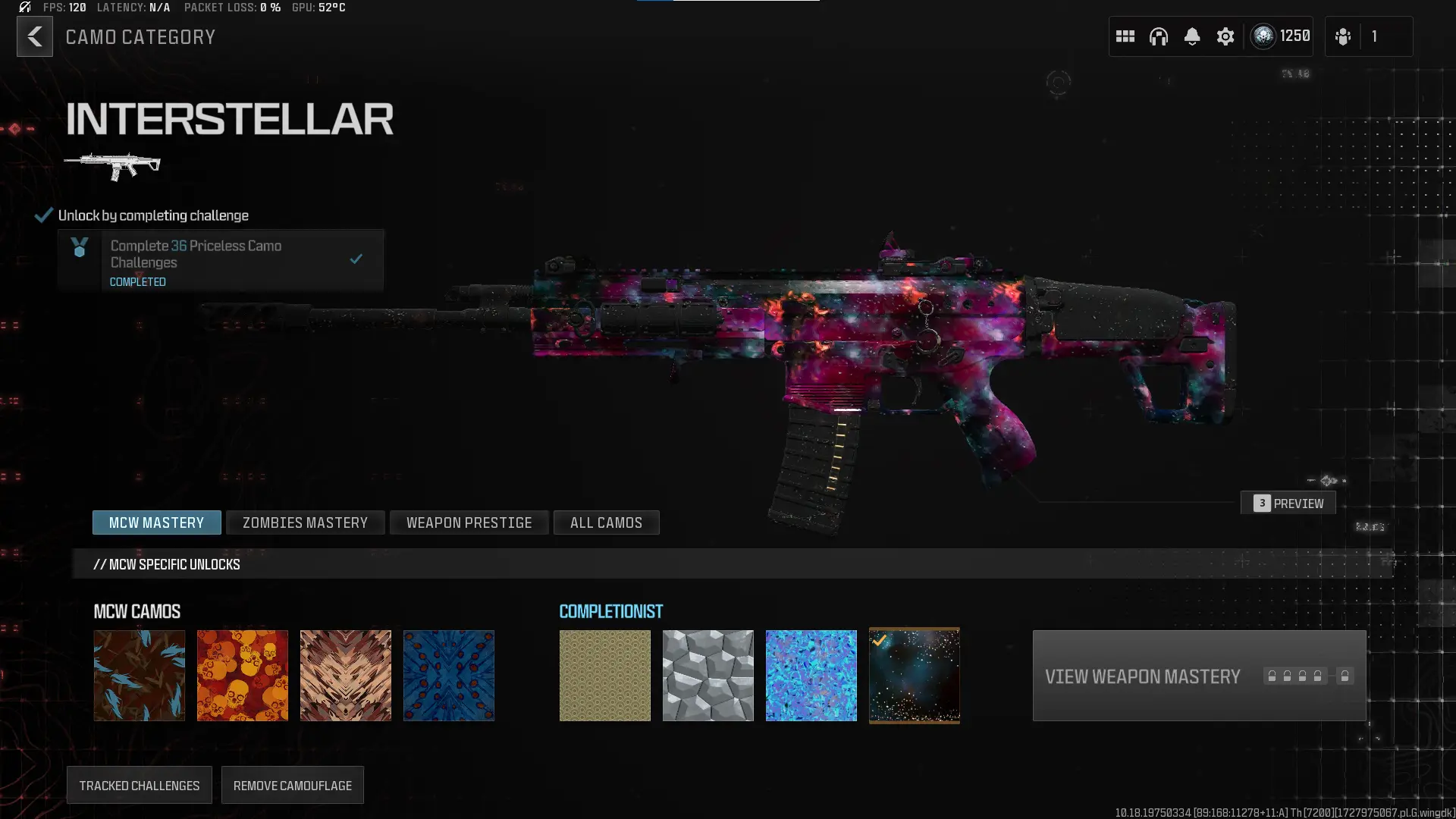Image resolution: width=1456 pixels, height=819 pixels.
Task: Switch to the Zombies Mastery tab
Action: coord(305,522)
